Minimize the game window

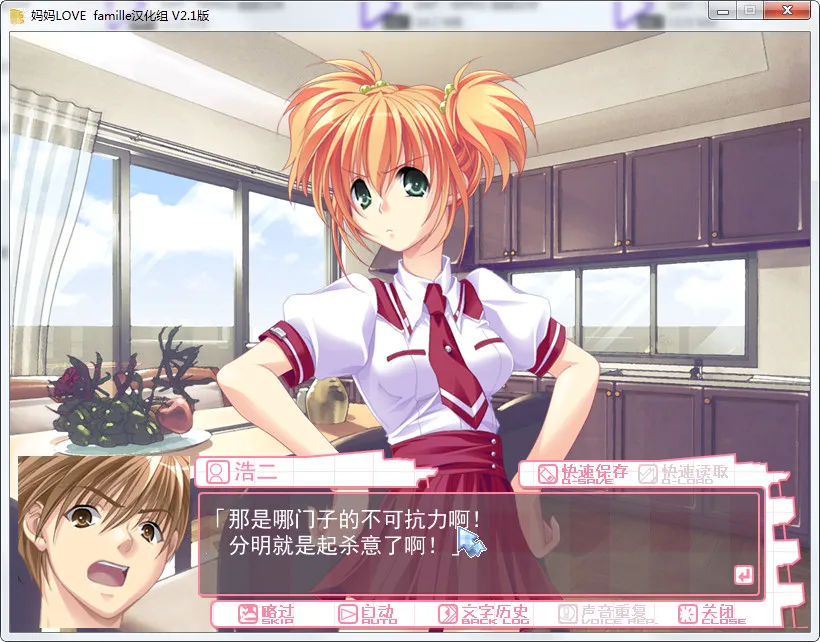tap(724, 11)
